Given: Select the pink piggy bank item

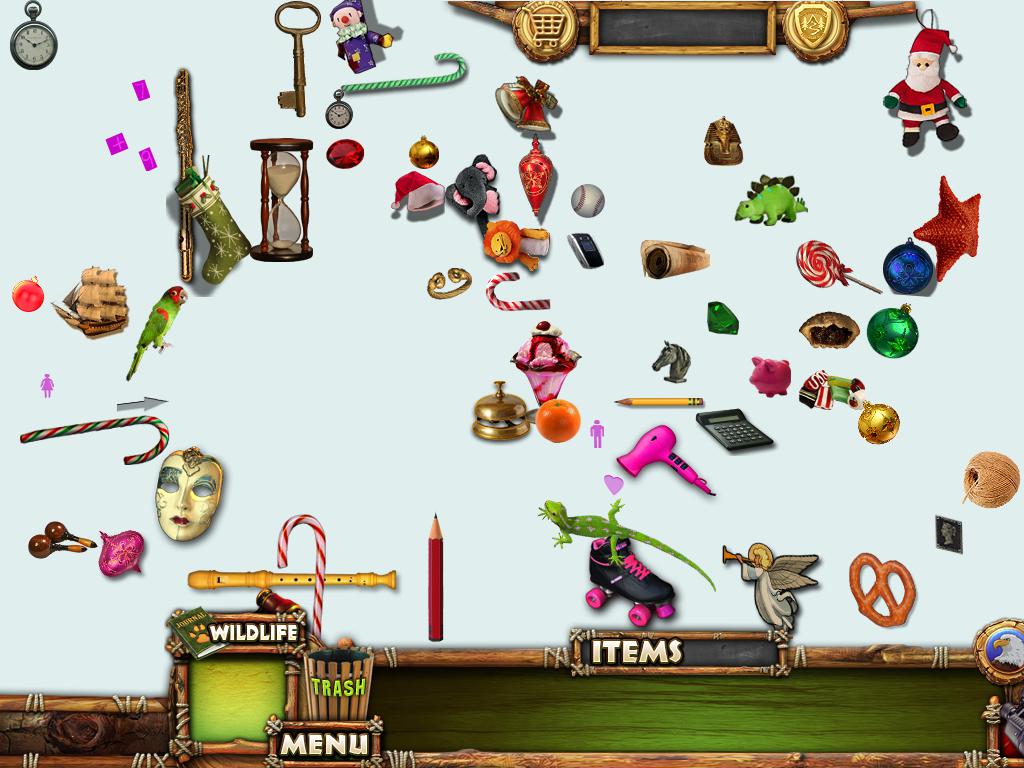Looking at the screenshot, I should point(771,376).
